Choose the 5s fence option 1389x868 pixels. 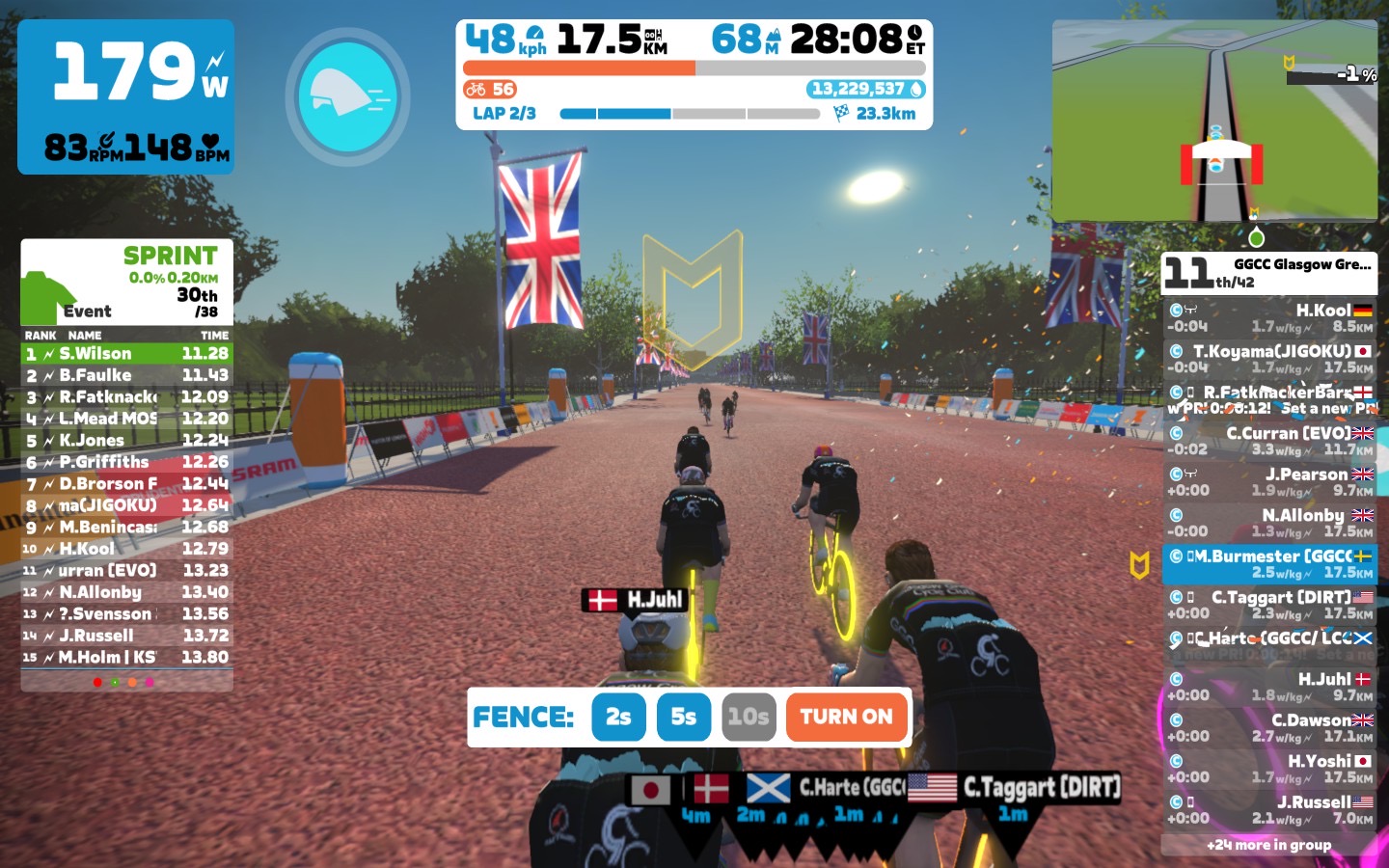pos(683,717)
